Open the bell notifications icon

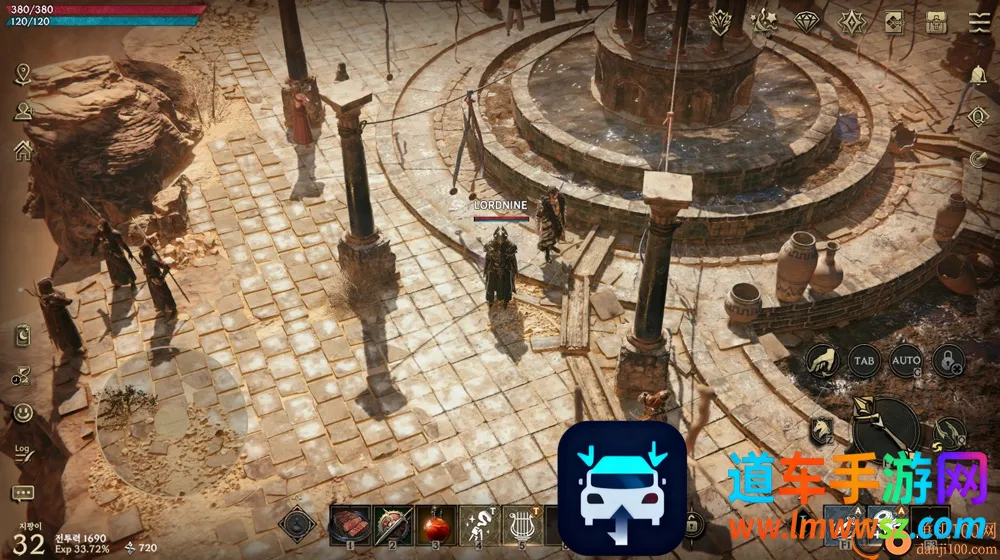[x=978, y=74]
